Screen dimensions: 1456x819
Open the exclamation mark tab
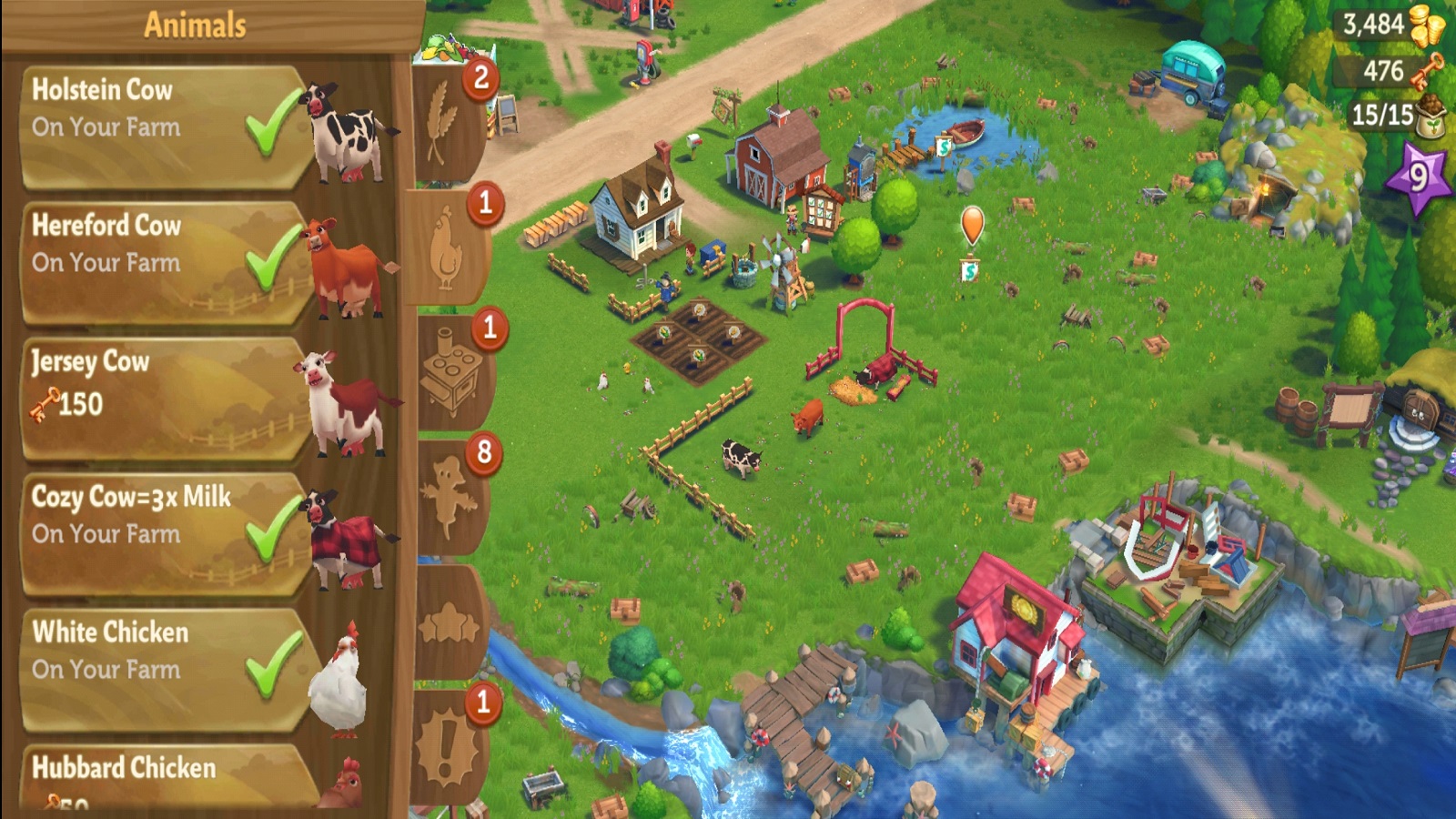point(448,748)
